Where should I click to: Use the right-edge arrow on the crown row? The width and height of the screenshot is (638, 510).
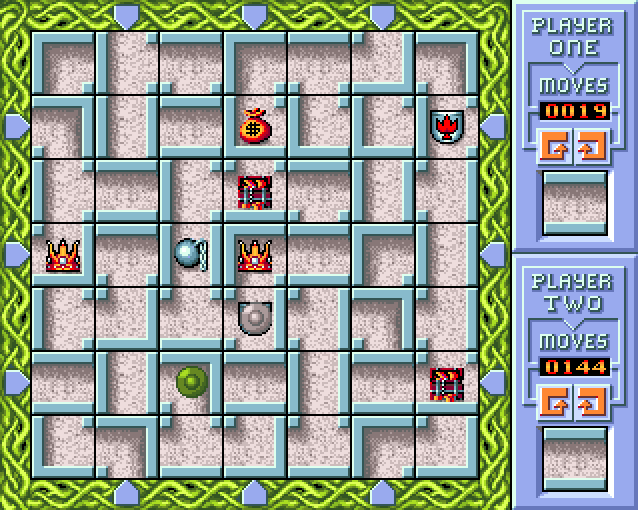(x=494, y=254)
